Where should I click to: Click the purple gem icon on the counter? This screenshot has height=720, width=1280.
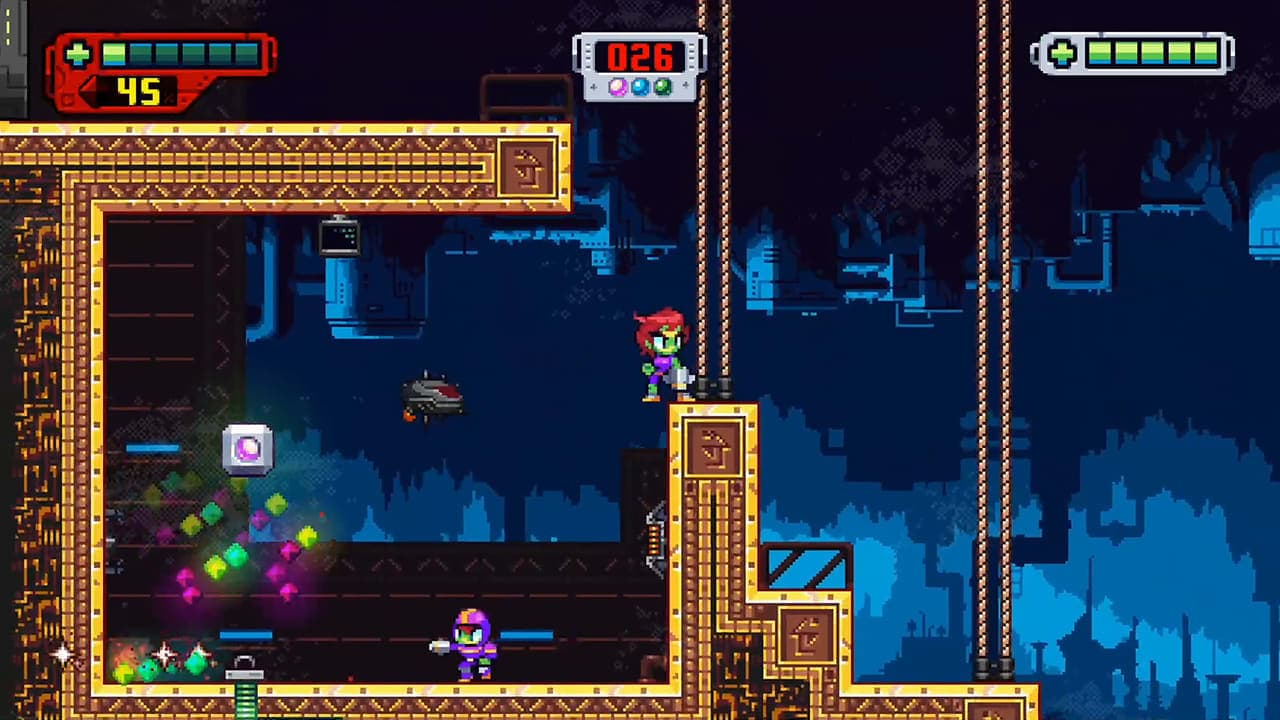(x=618, y=86)
